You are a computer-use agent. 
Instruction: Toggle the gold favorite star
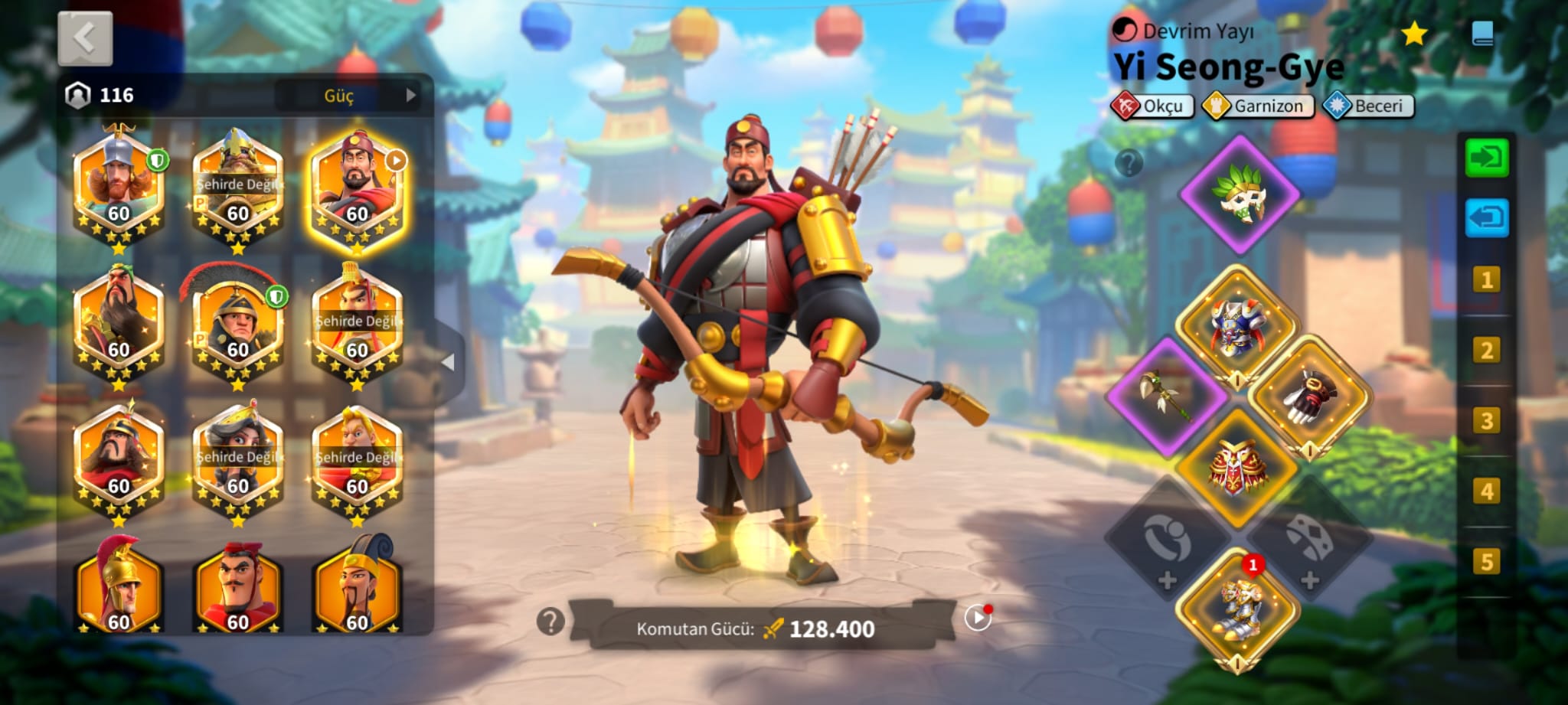pos(1413,34)
